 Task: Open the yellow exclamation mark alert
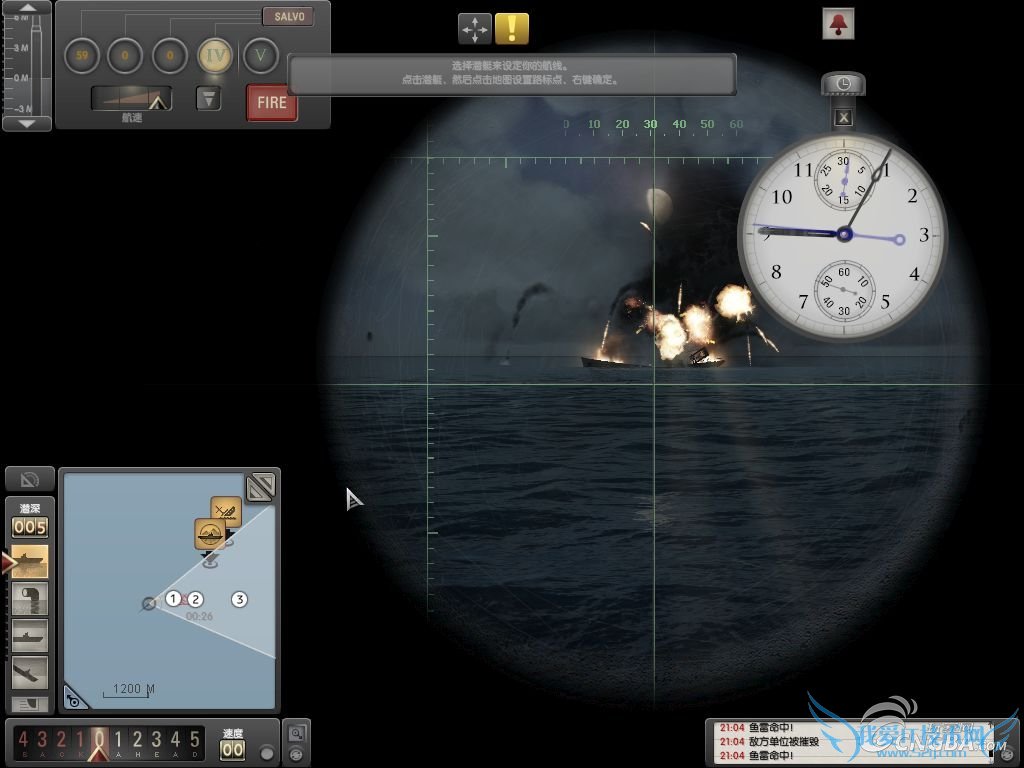pos(512,28)
